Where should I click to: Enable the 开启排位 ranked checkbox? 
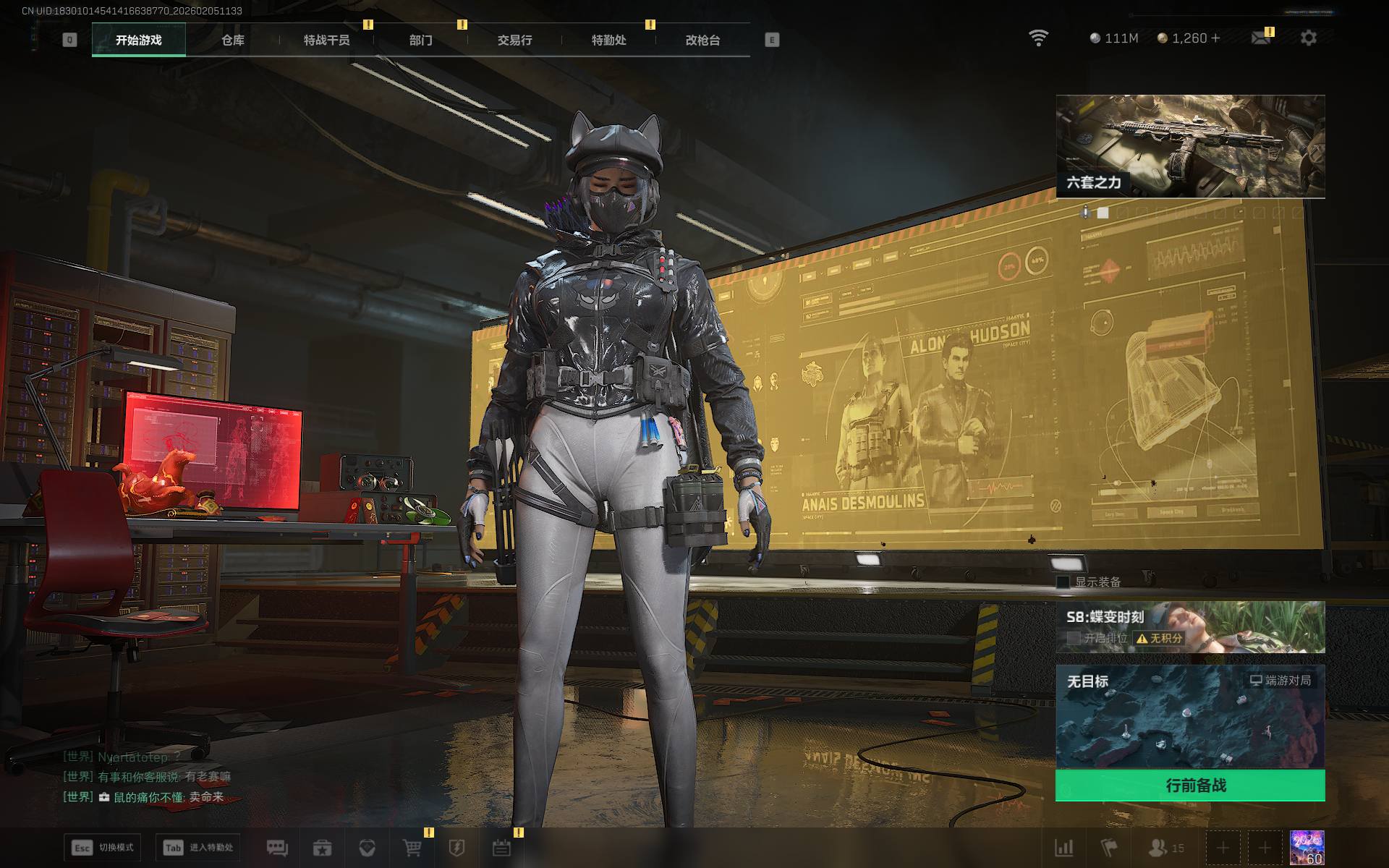coord(1074,638)
